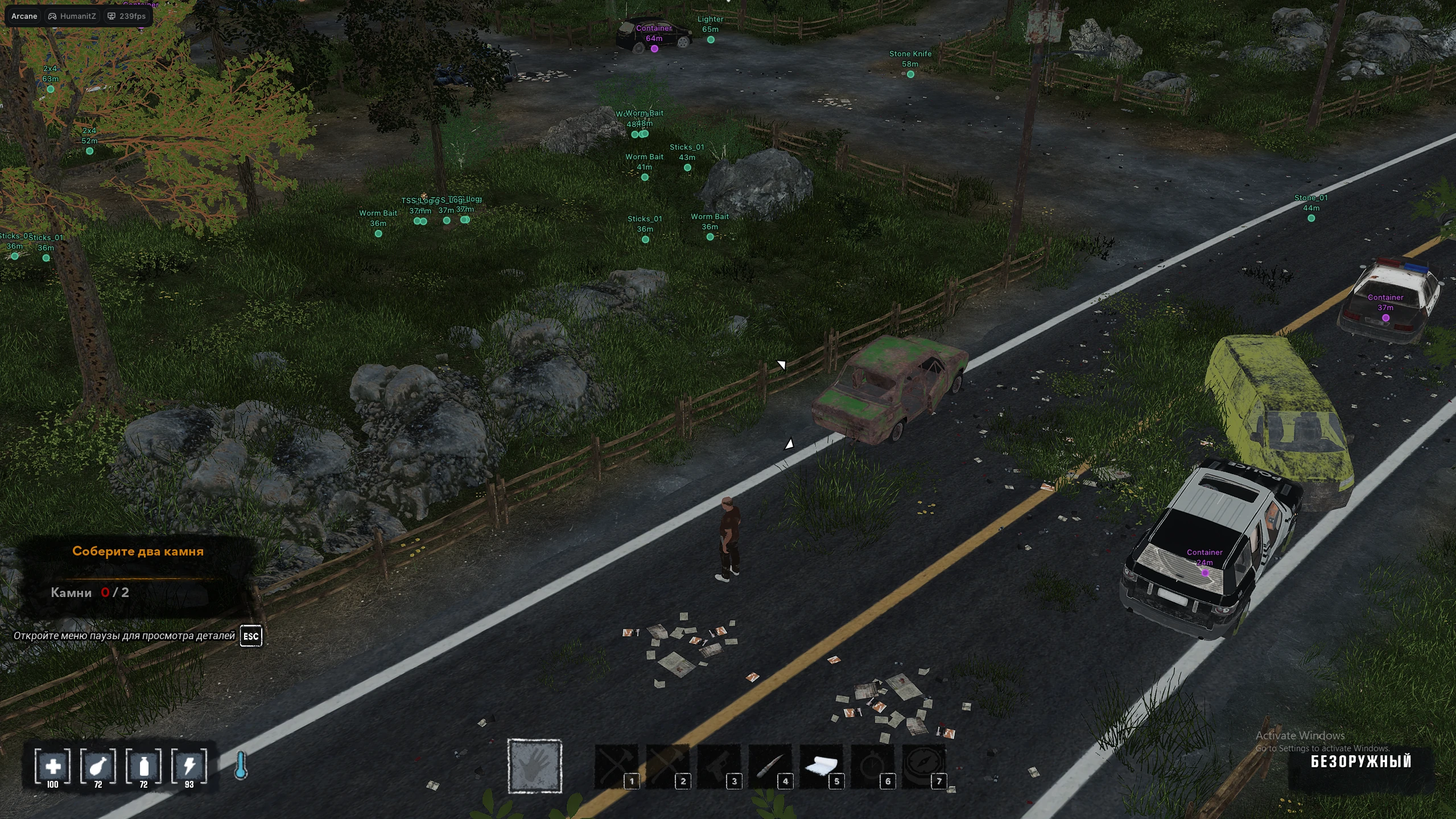Click the lightning energy status icon
The width and height of the screenshot is (1456, 819).
click(x=190, y=766)
